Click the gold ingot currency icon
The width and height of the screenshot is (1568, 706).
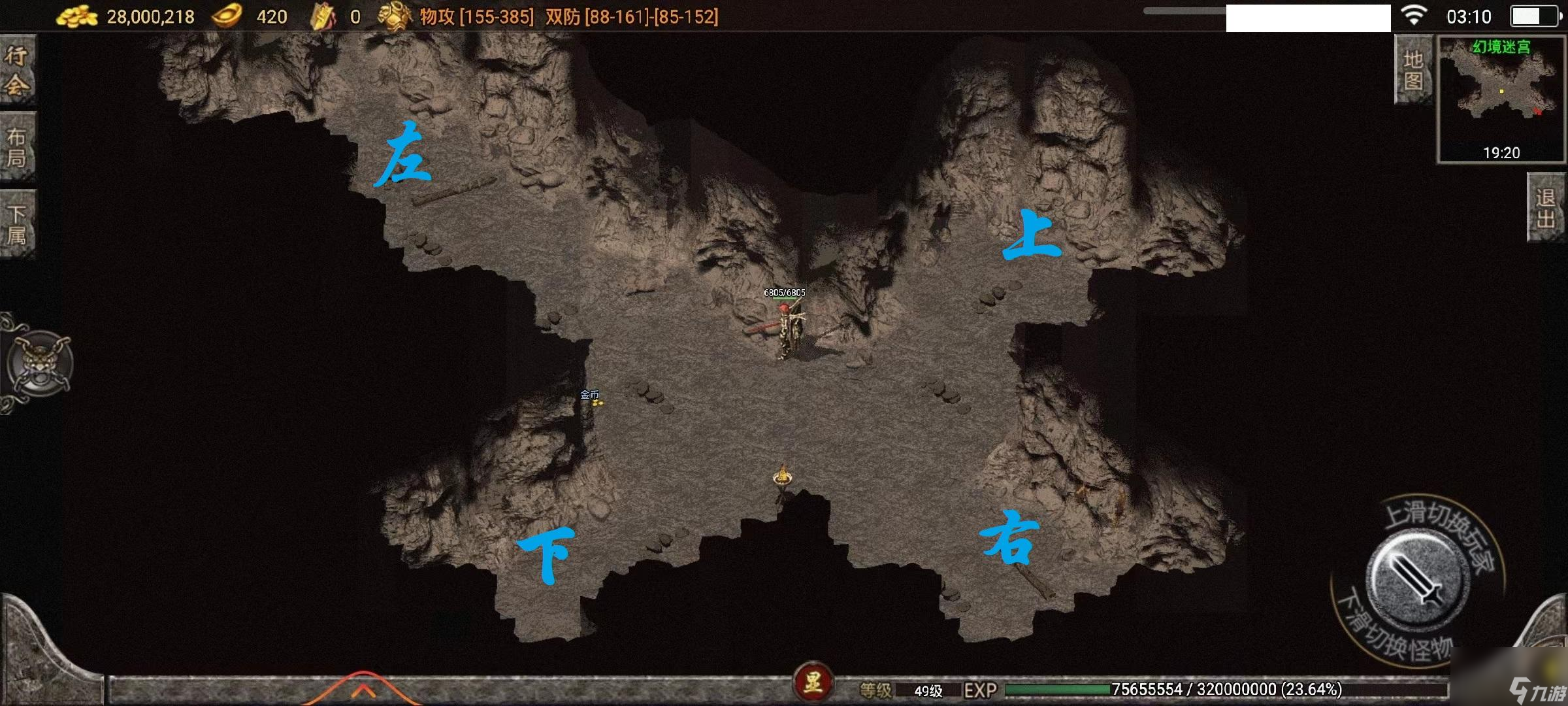coord(227,16)
